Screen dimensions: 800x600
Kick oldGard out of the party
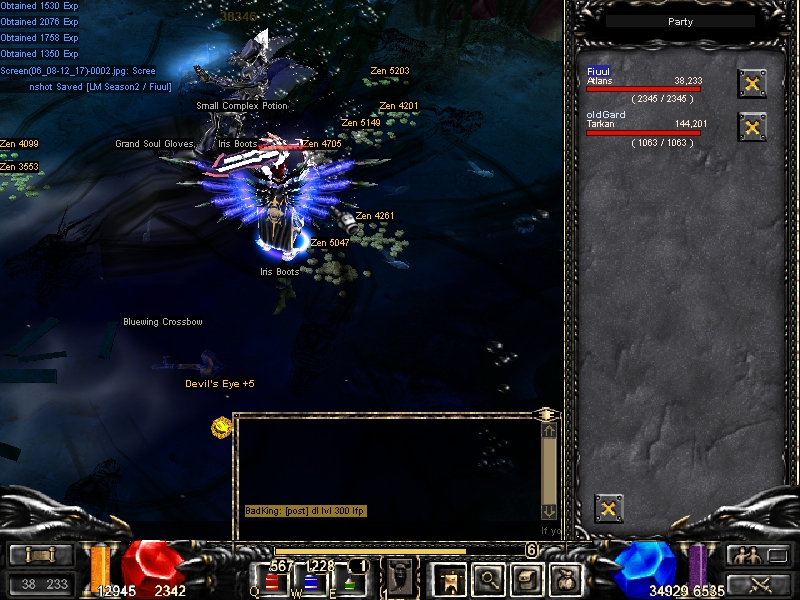coord(752,127)
